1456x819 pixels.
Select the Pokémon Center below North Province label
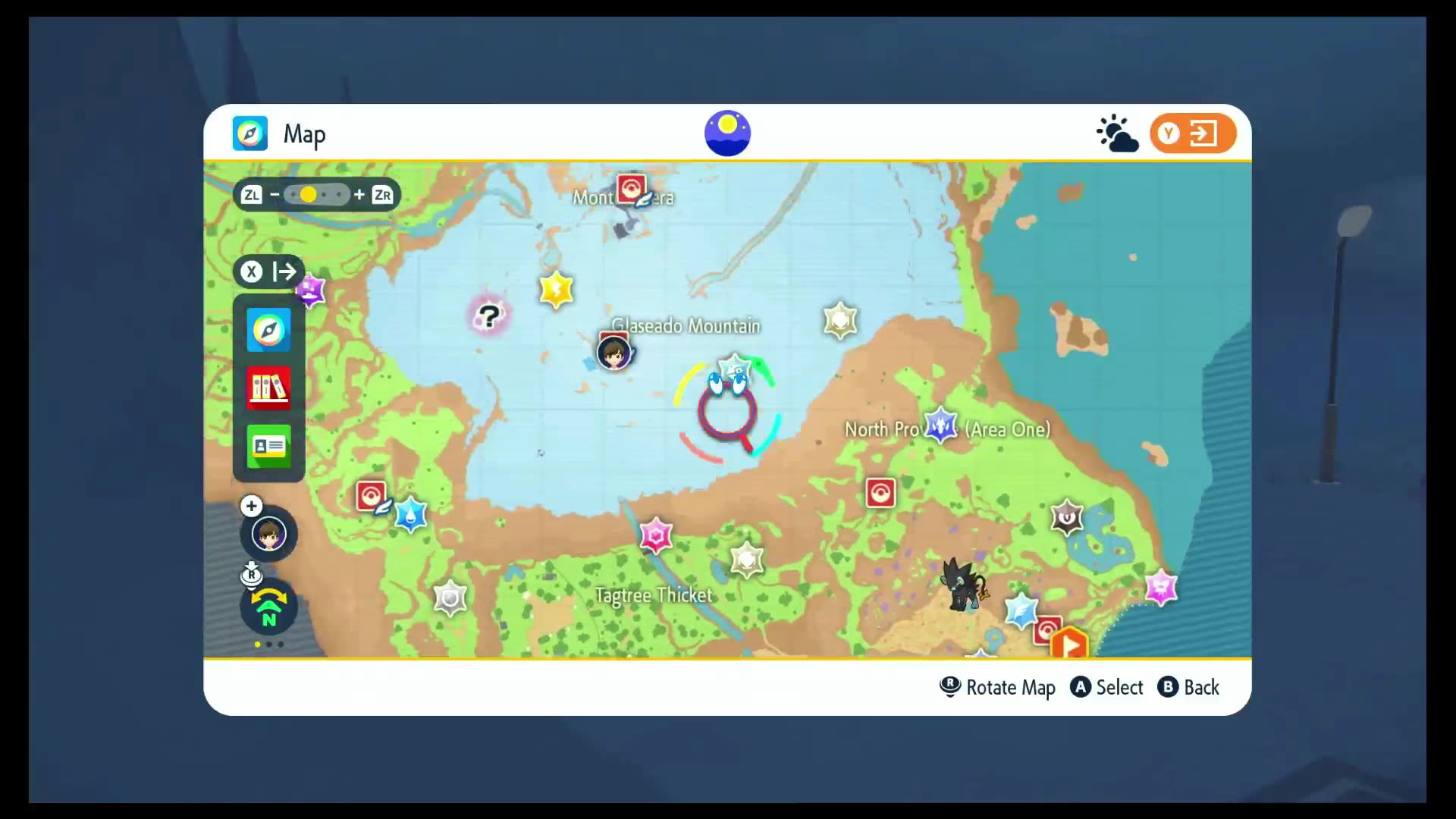880,493
